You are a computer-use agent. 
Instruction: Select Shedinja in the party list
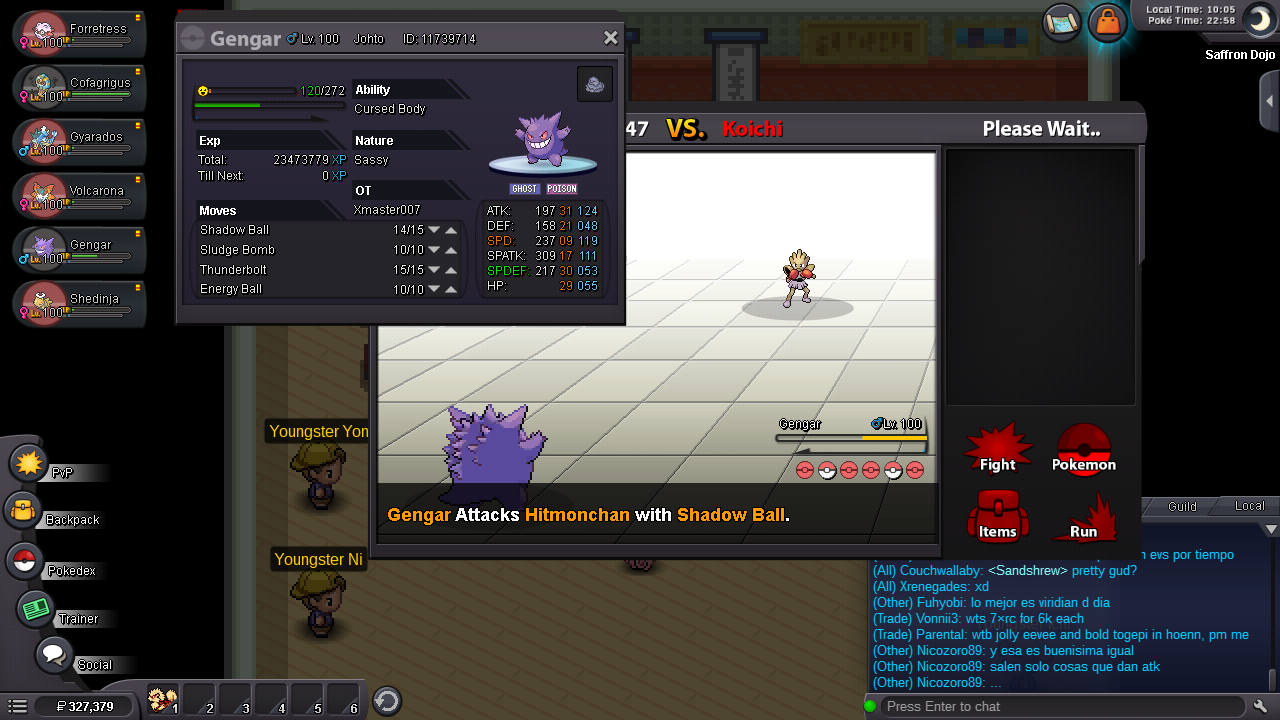click(80, 304)
